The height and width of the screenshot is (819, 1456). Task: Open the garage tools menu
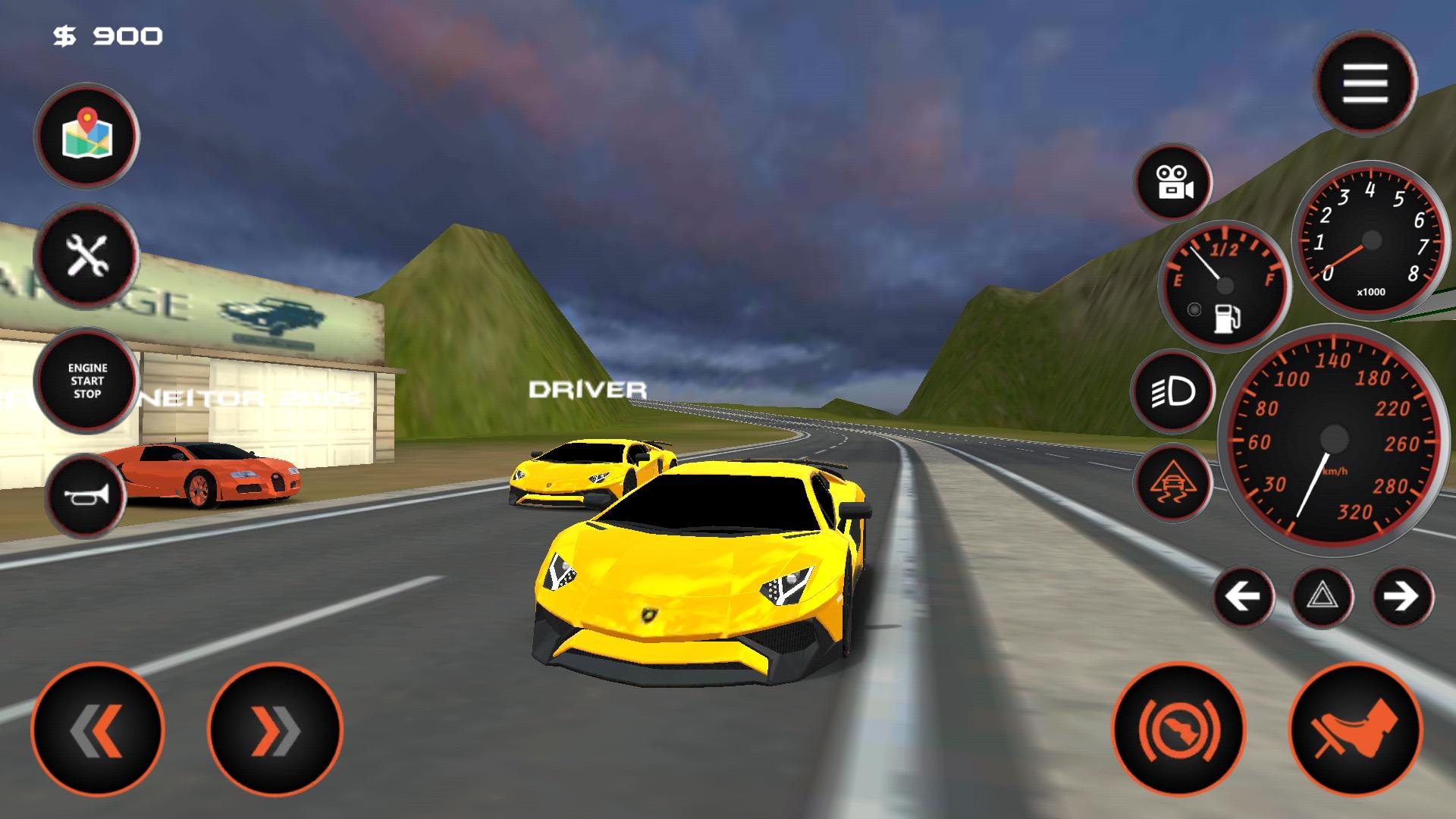click(86, 256)
